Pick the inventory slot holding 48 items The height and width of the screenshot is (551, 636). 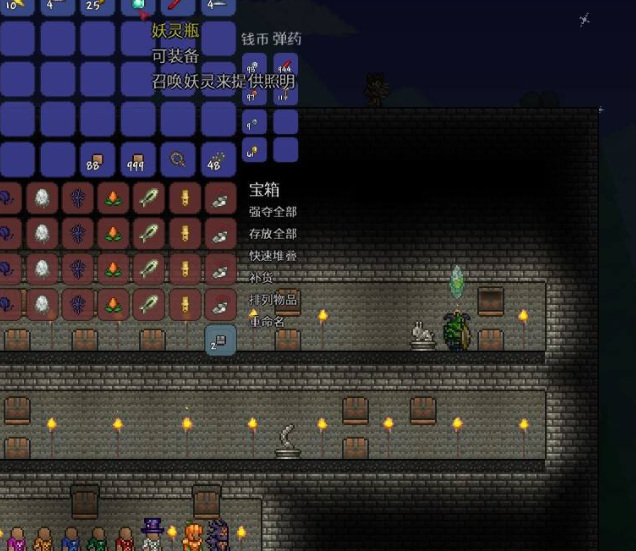(x=217, y=158)
